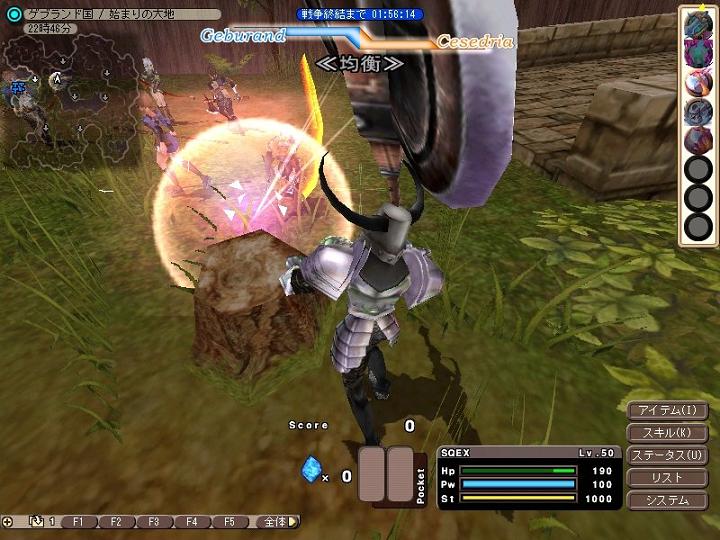The width and height of the screenshot is (720, 540).
Task: Open the リスト list menu
Action: pyautogui.click(x=667, y=478)
